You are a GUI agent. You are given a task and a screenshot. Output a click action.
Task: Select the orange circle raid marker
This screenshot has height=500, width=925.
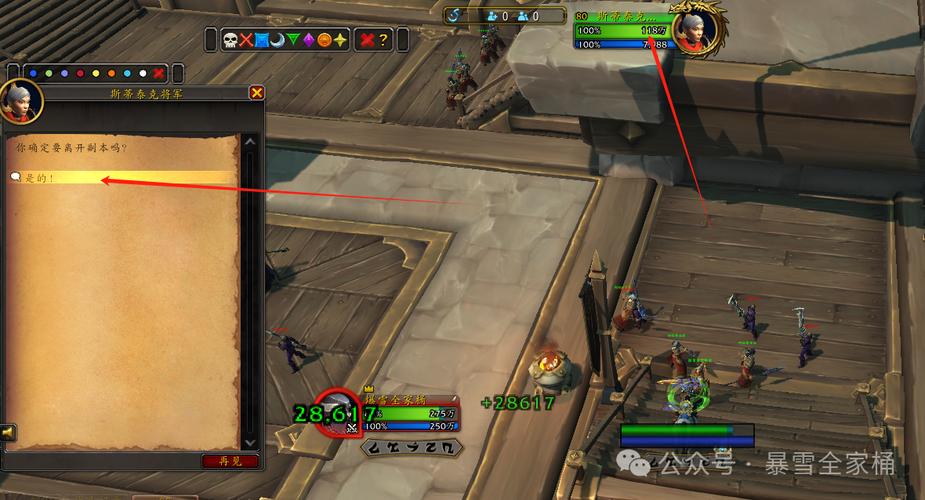[324, 40]
